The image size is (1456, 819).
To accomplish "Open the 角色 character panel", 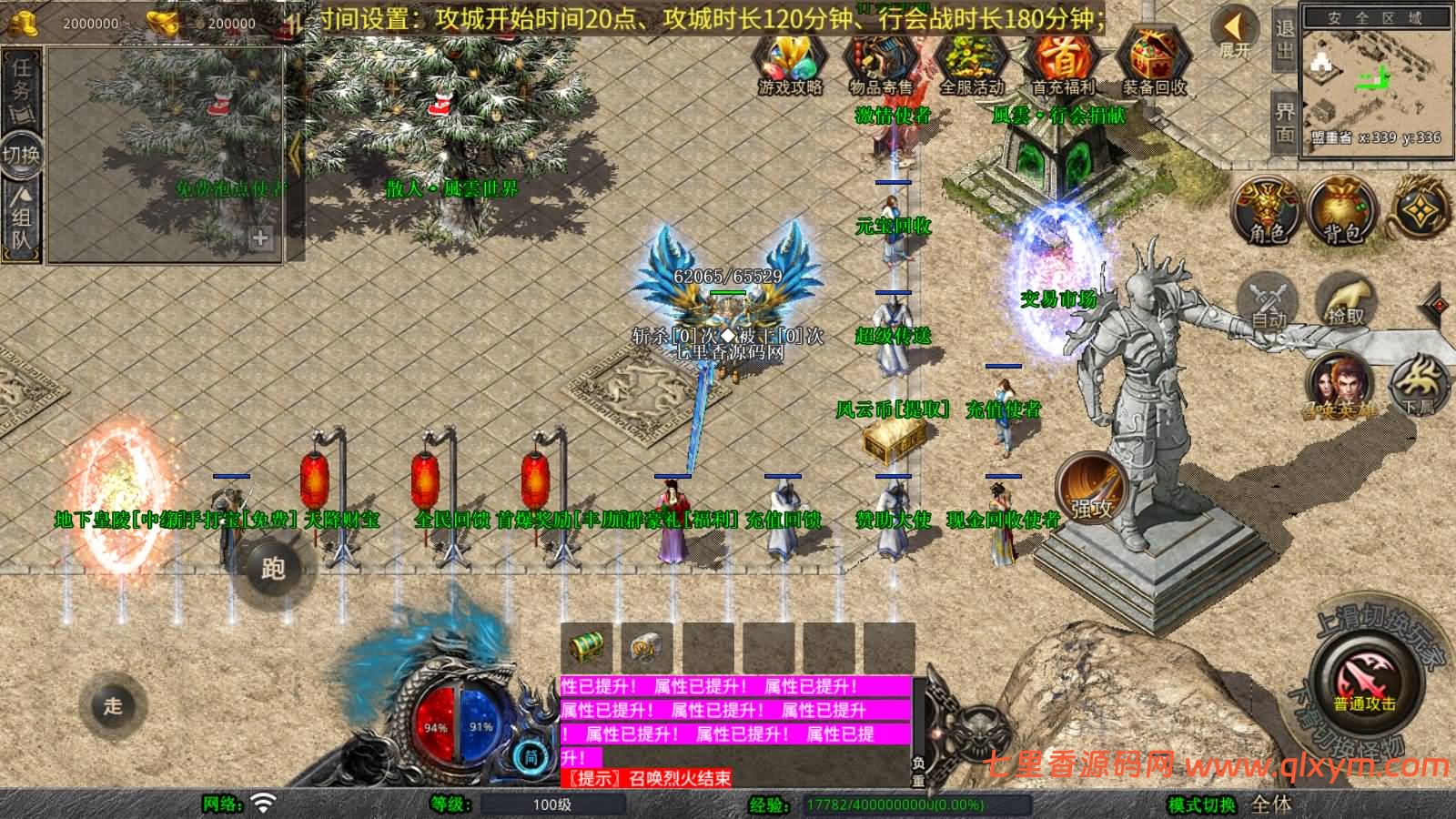I will 1267,211.
